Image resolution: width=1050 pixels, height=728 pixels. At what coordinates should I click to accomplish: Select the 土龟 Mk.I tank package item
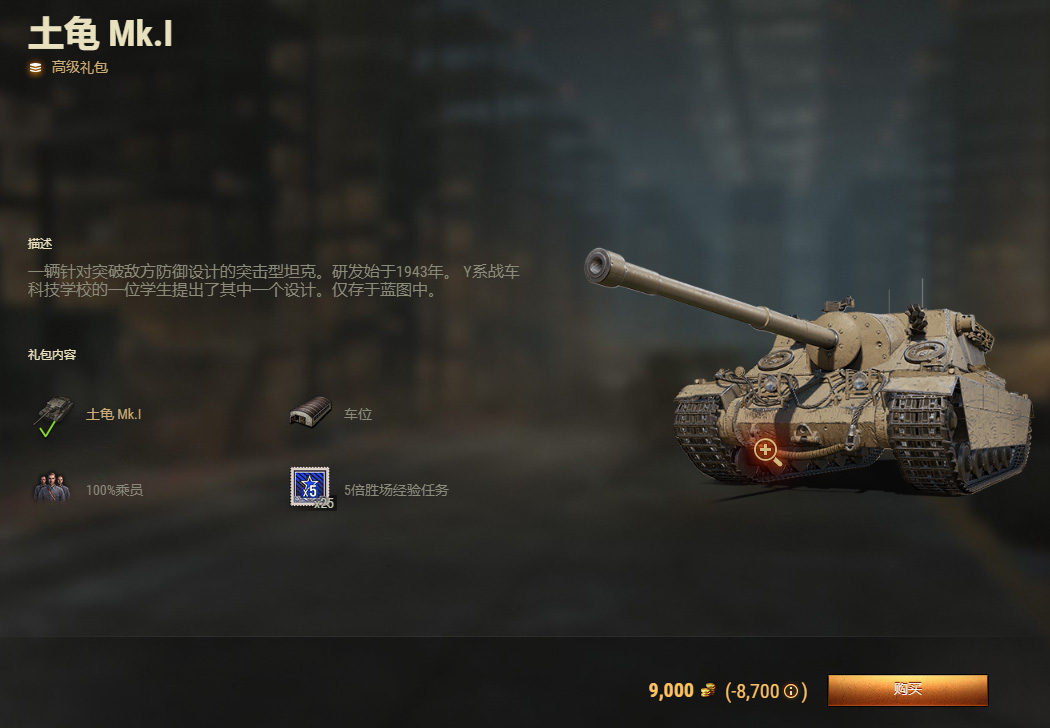pyautogui.click(x=53, y=414)
